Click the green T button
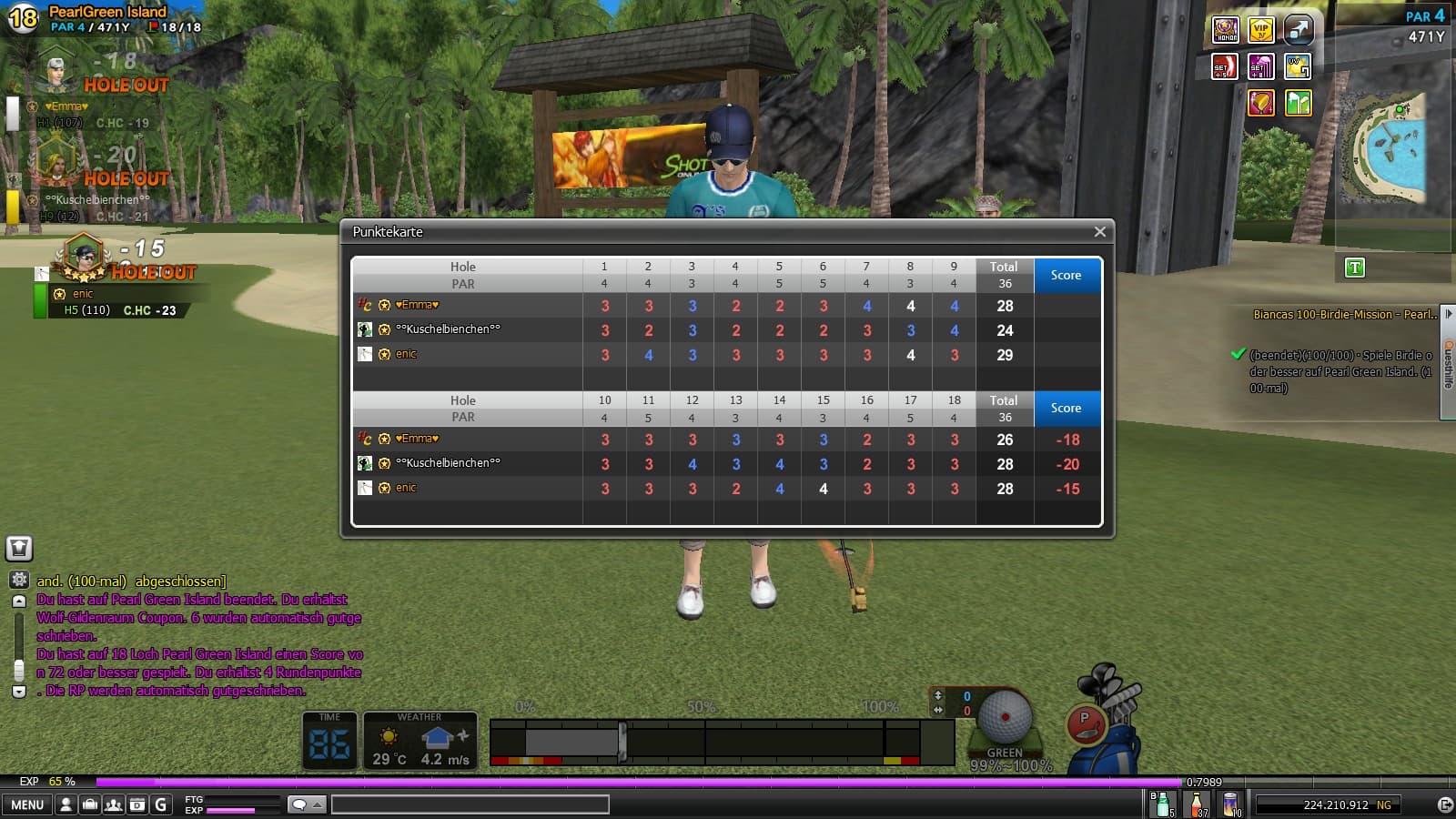This screenshot has width=1456, height=819. [x=1355, y=268]
